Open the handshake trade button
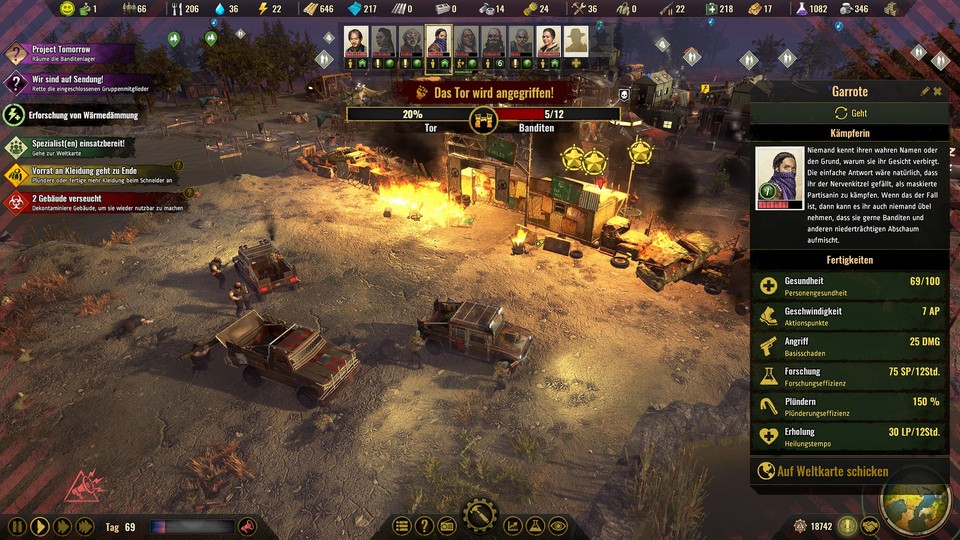960x540 pixels. click(870, 526)
